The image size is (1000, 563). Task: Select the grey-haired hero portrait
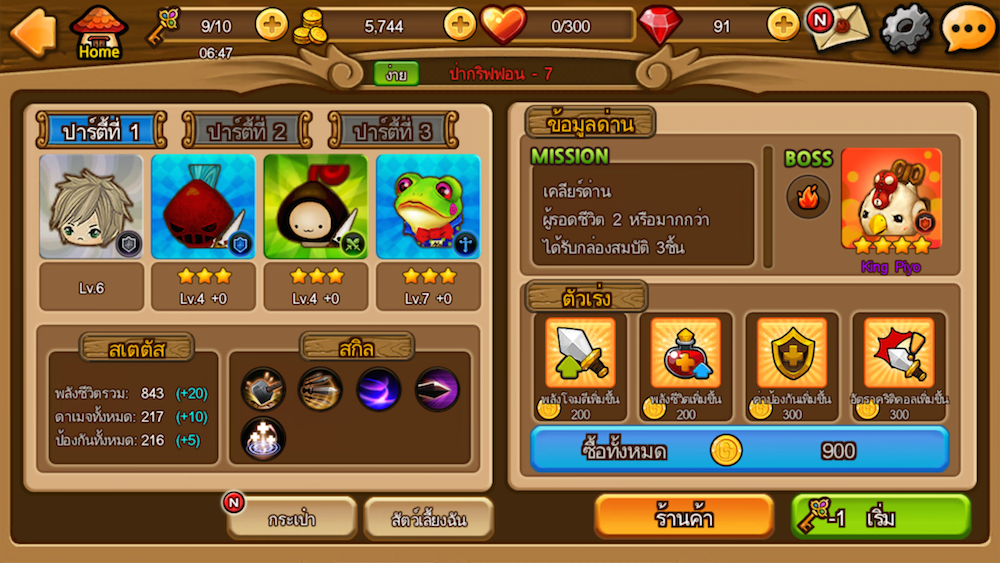(x=91, y=207)
